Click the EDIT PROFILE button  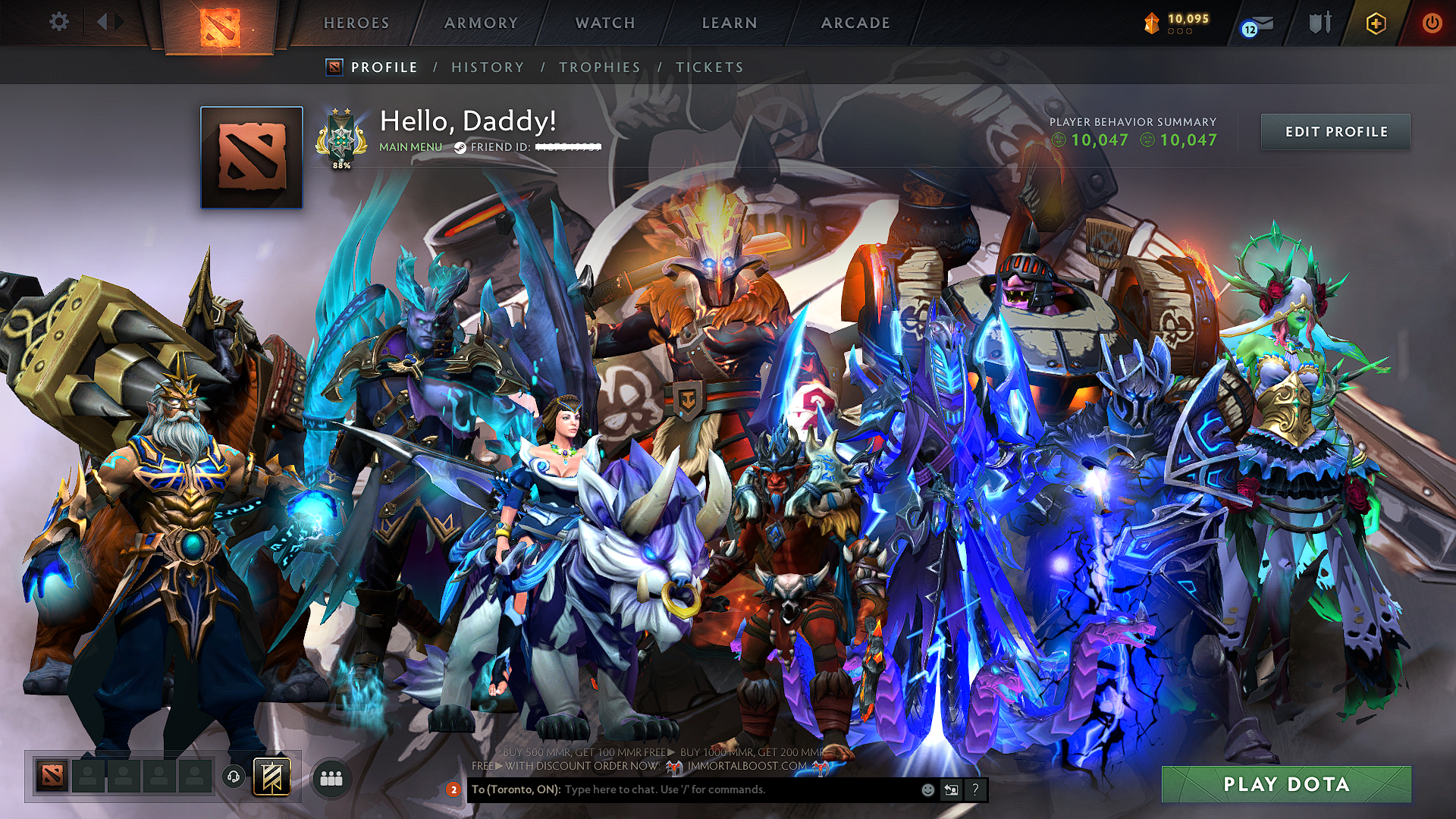[x=1335, y=131]
